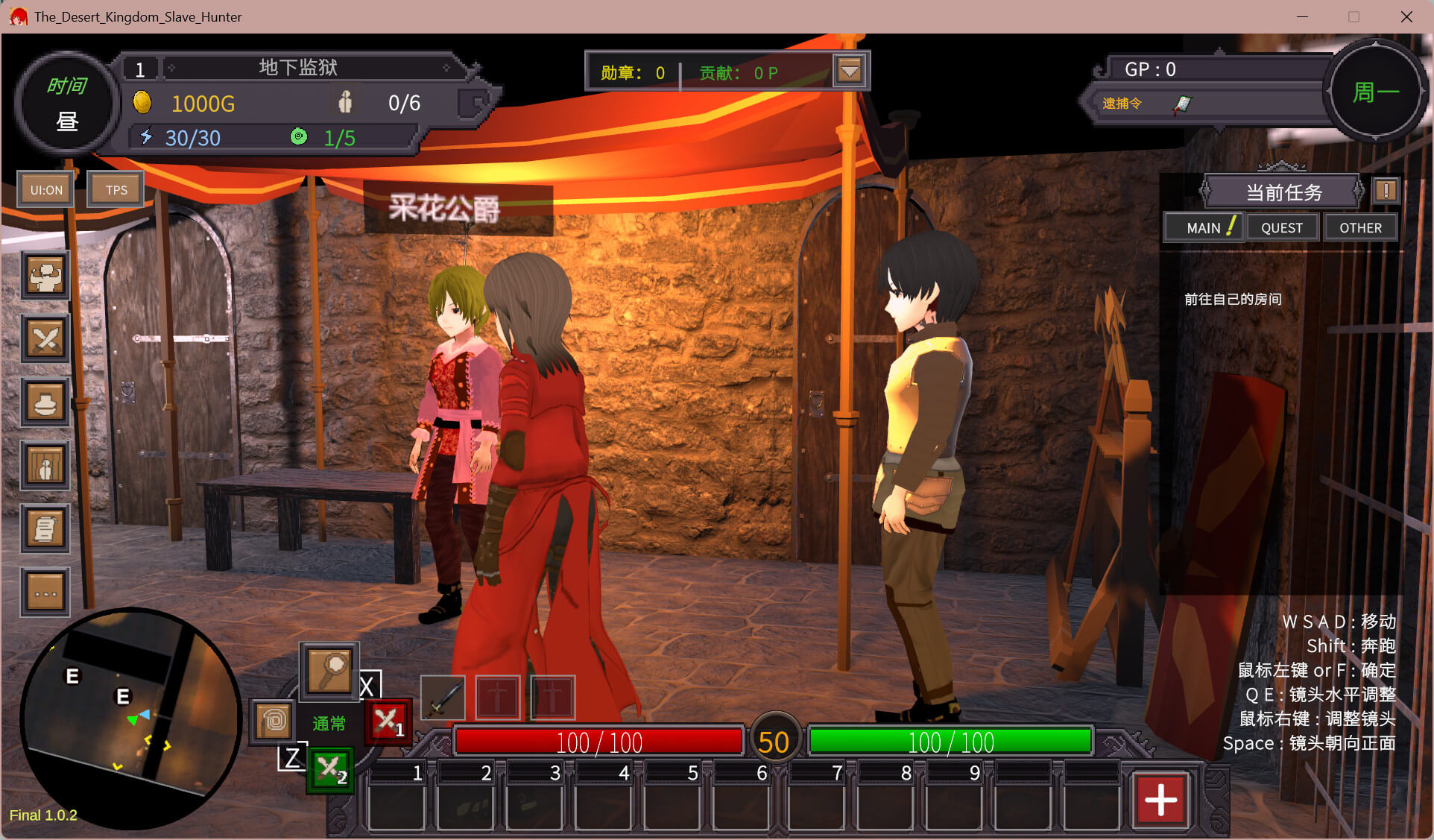Image resolution: width=1434 pixels, height=840 pixels.
Task: Select the equipped sword weapon slot
Action: point(443,698)
